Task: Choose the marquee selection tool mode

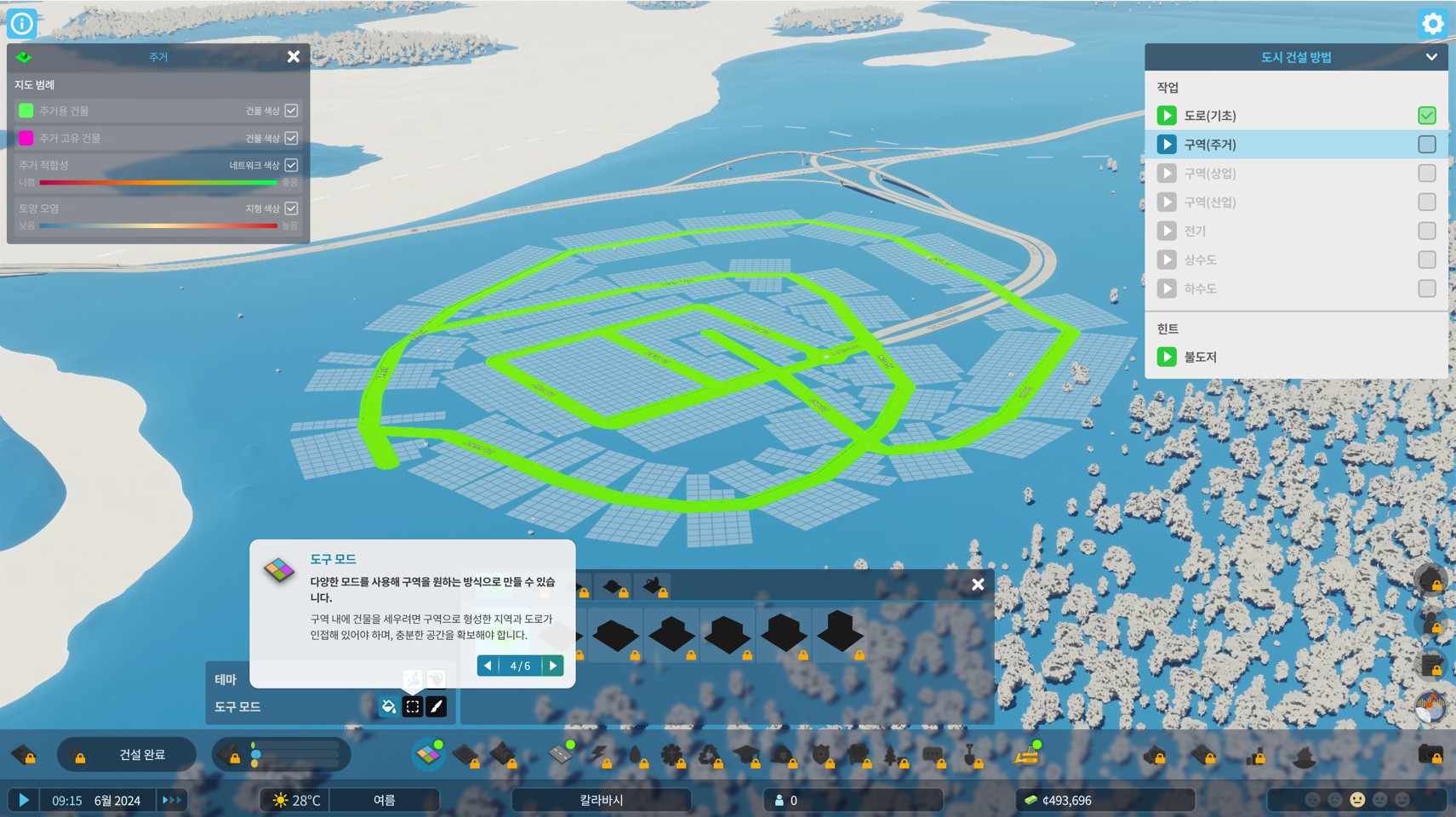Action: pyautogui.click(x=413, y=706)
